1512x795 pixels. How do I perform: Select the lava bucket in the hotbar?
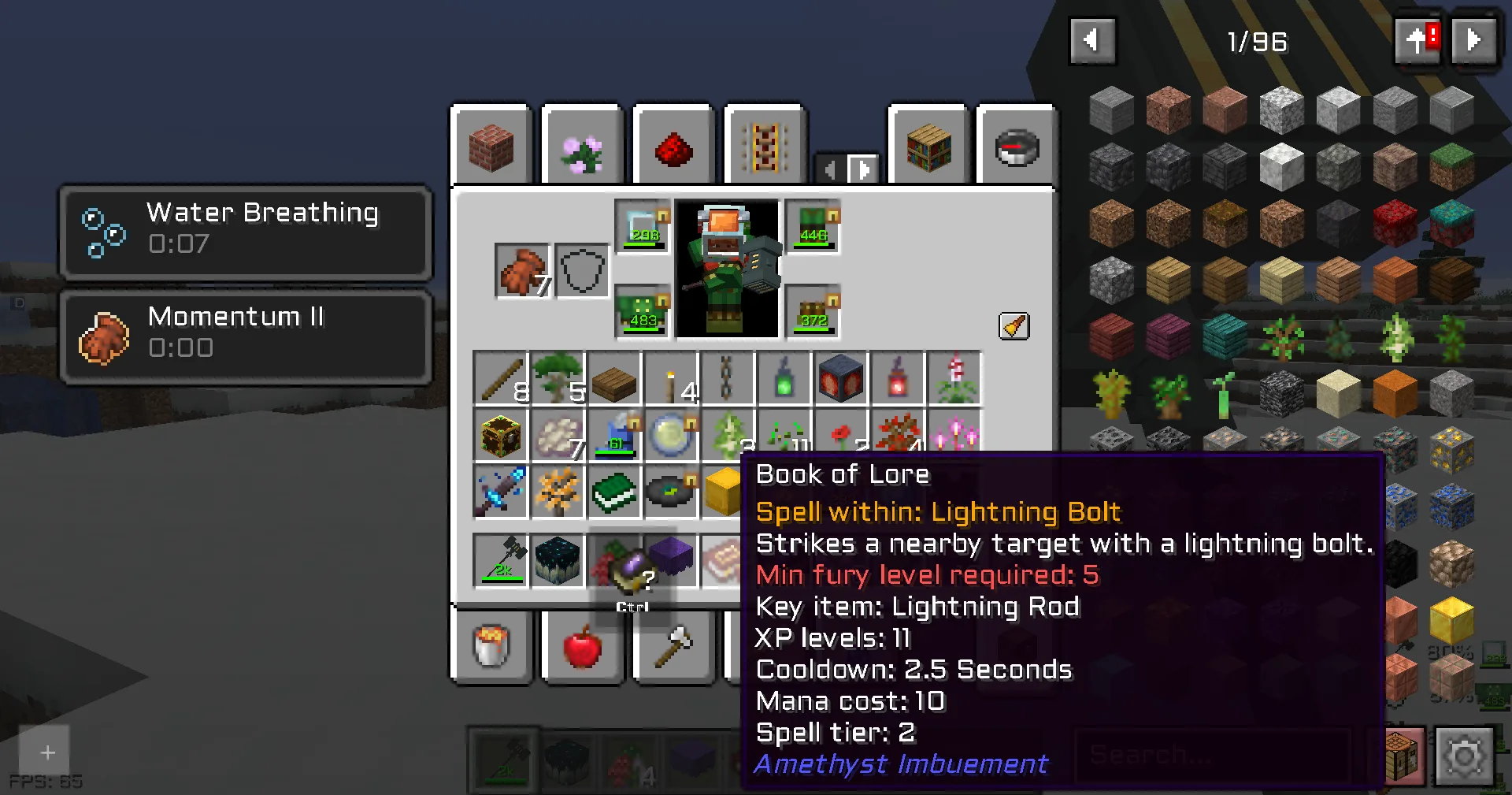[491, 648]
